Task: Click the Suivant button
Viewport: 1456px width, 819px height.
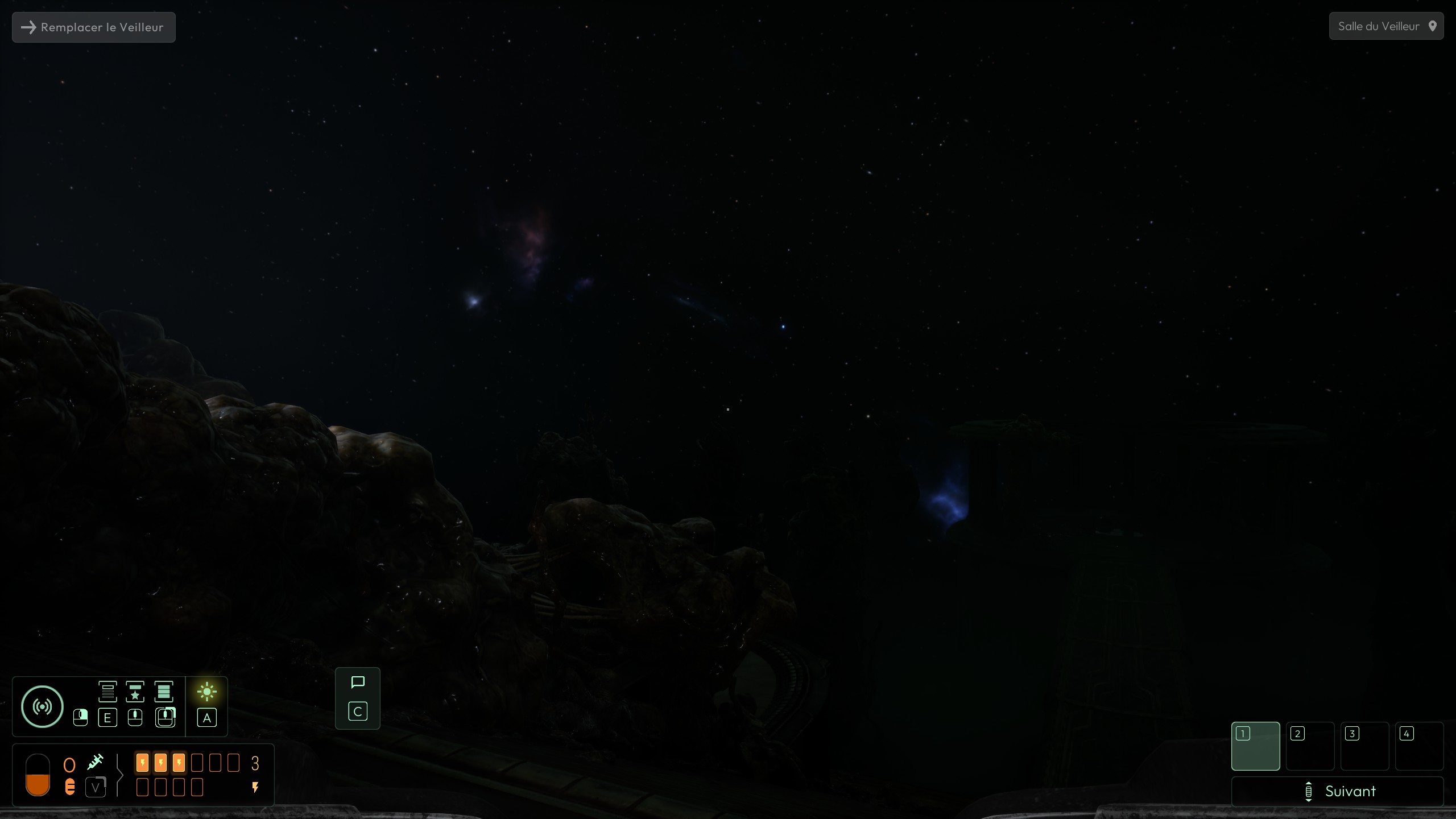Action: pos(1337,791)
